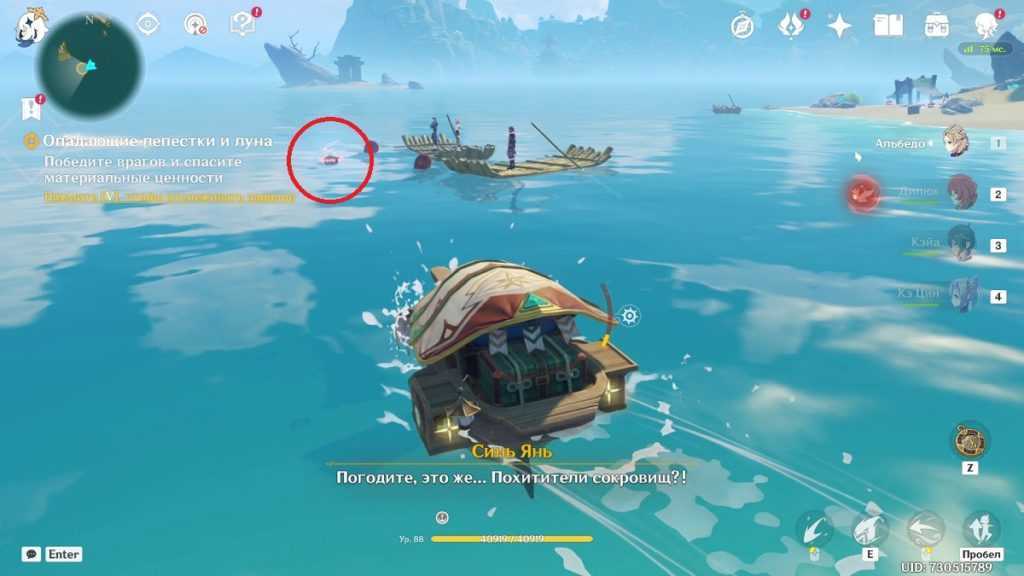
Task: Click the gear icon beside the boat
Action: click(x=629, y=316)
